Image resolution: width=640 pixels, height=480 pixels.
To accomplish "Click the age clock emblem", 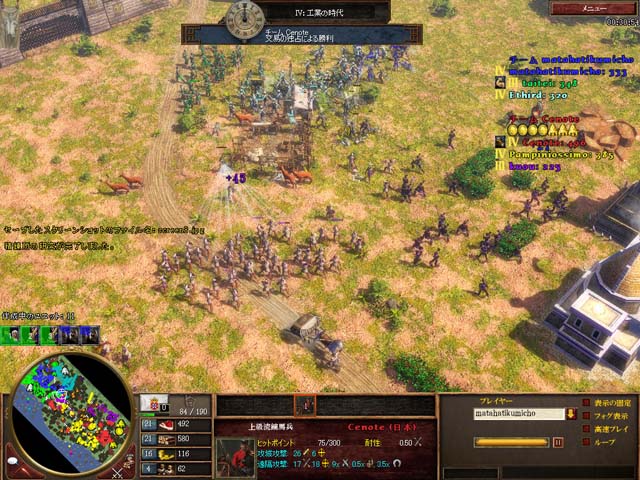I will coord(243,17).
